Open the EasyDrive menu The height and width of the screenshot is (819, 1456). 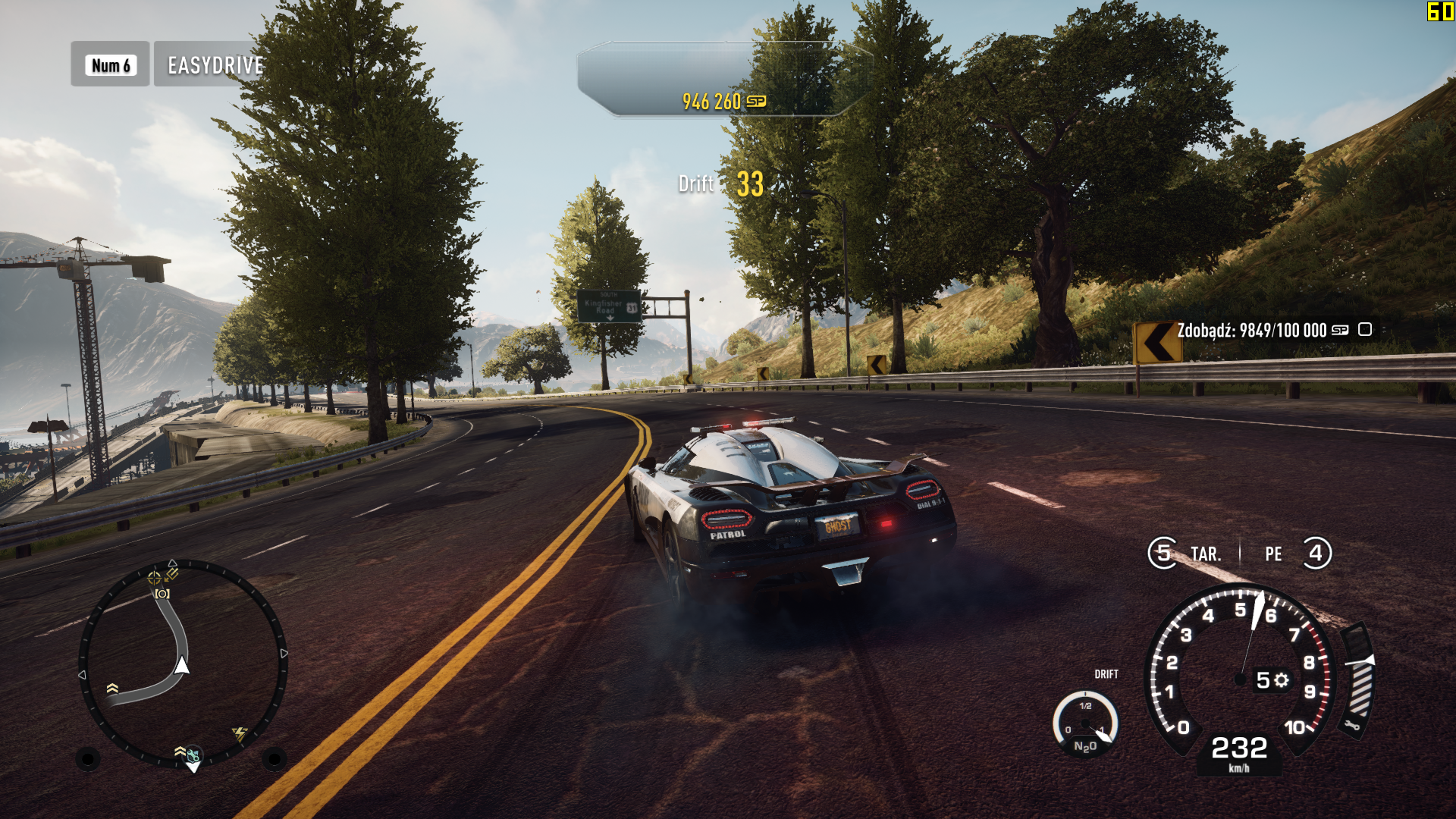[215, 65]
